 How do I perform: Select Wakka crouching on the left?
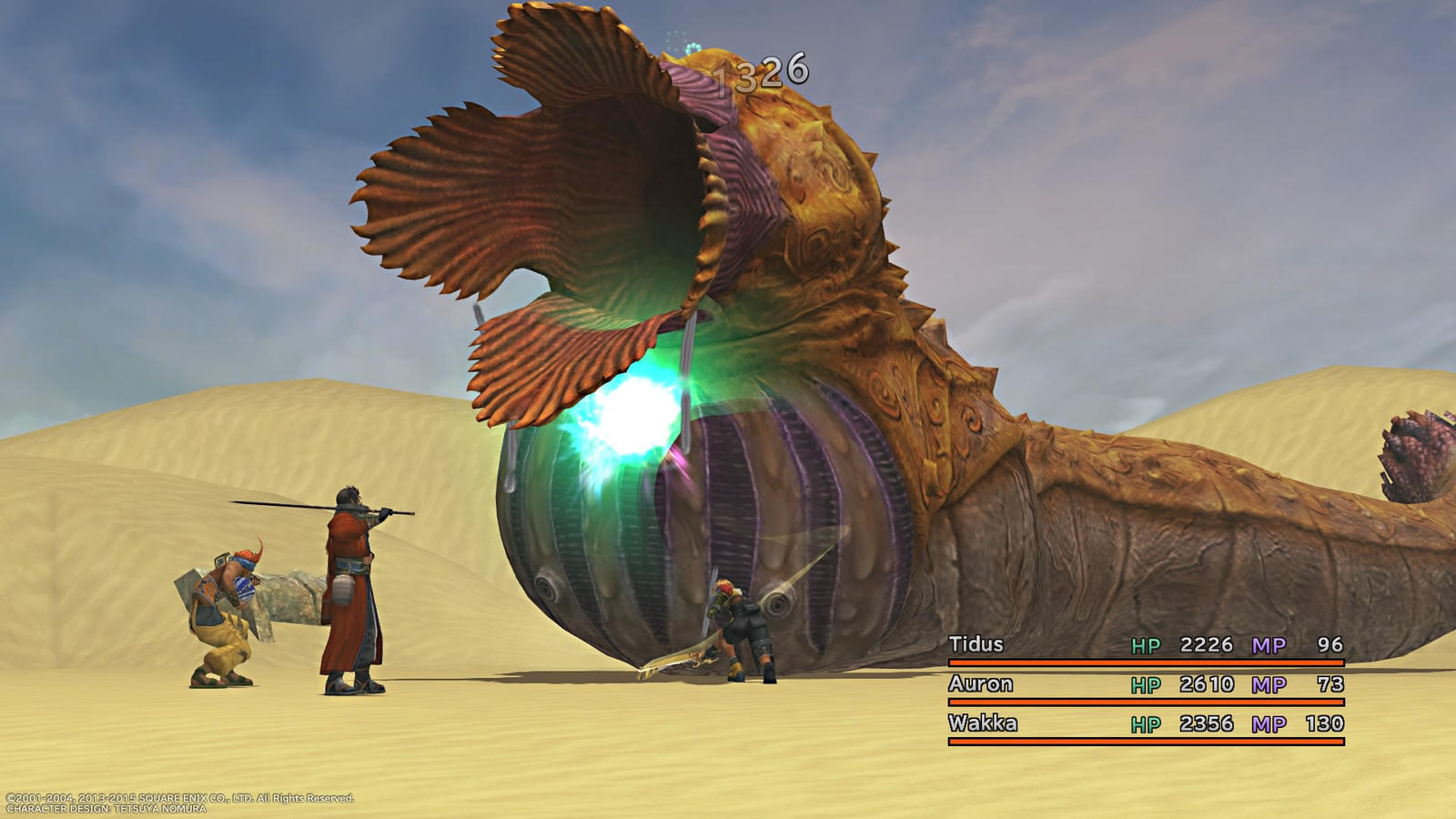coord(223,610)
